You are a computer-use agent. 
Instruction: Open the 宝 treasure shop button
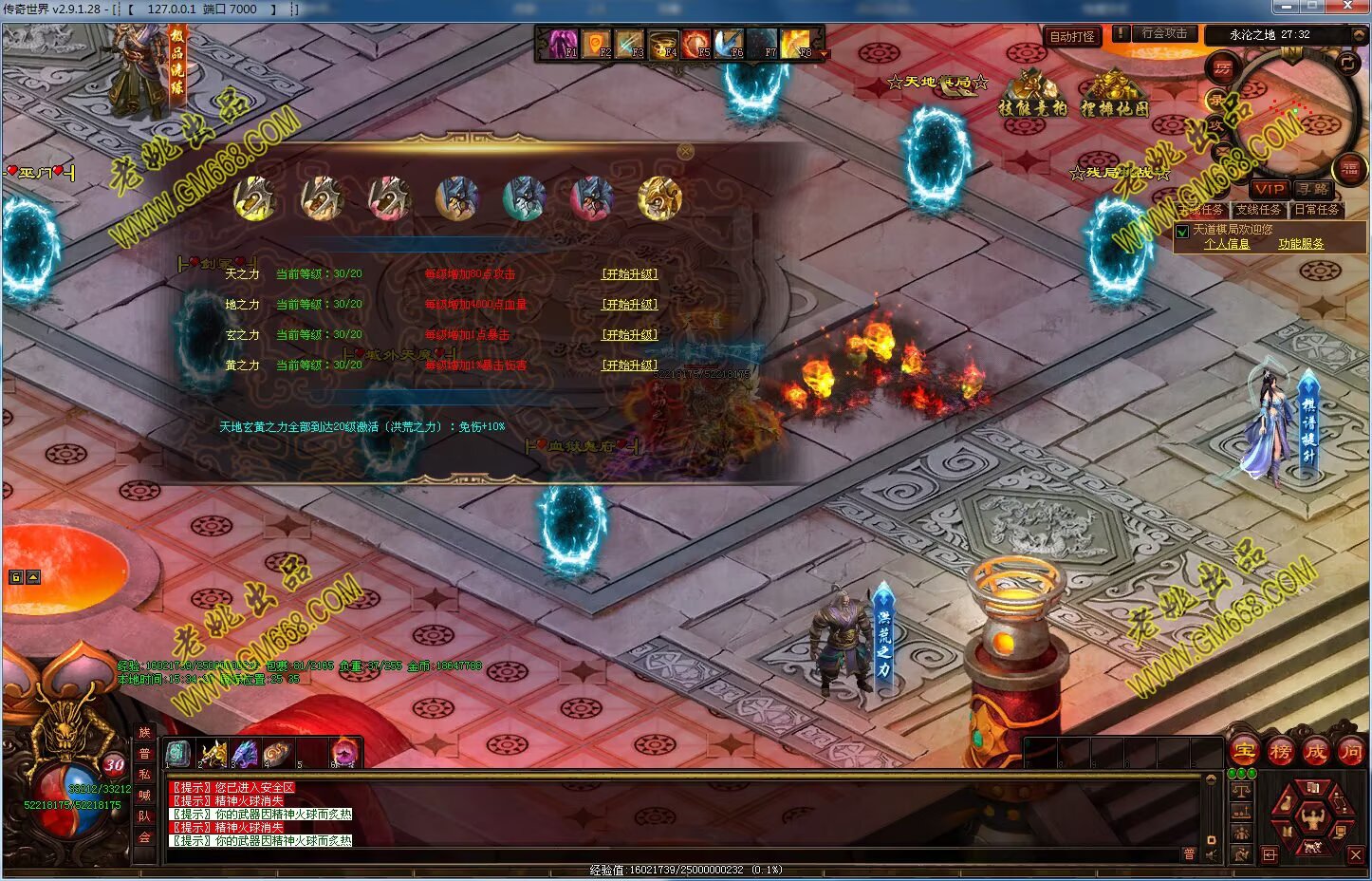[x=1244, y=751]
